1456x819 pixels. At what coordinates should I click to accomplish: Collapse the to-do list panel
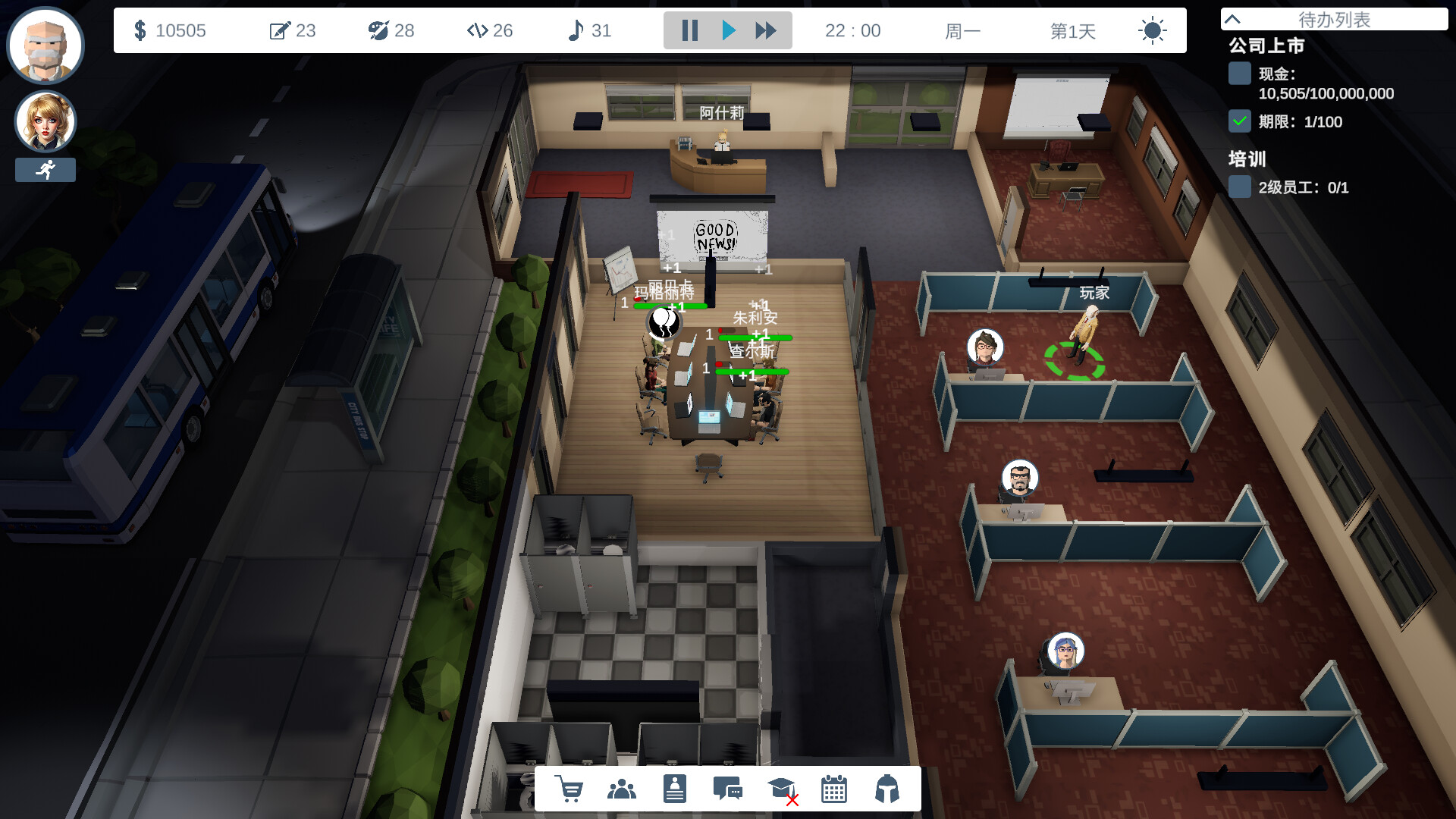point(1233,19)
